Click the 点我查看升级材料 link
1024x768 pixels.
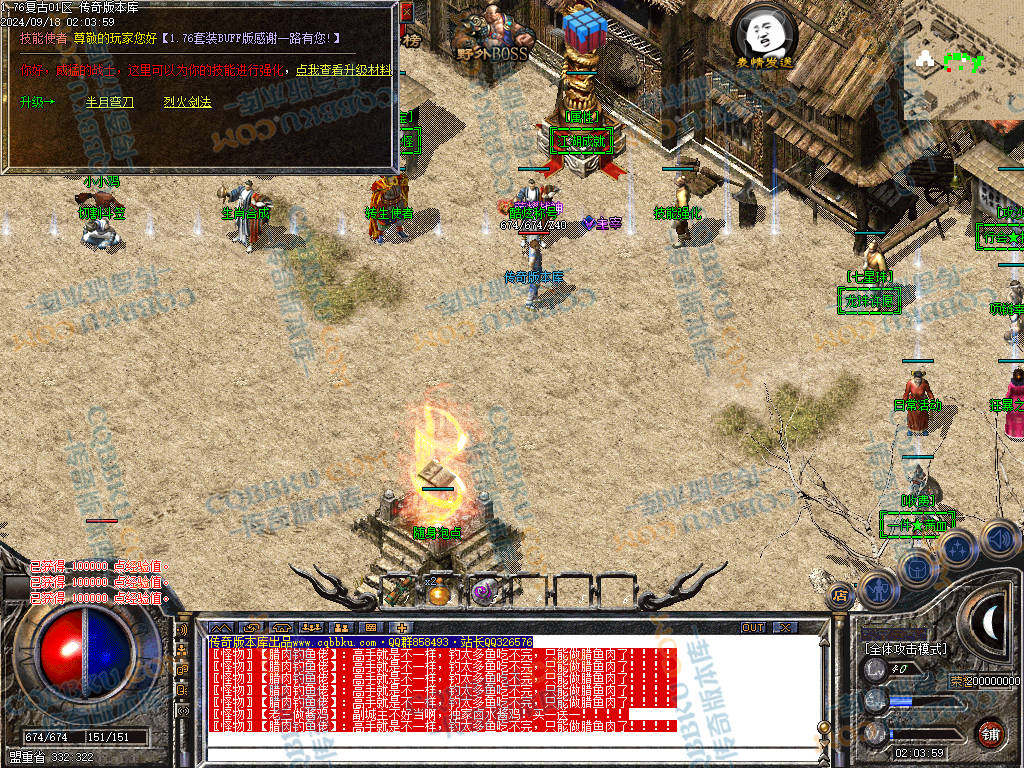point(343,71)
